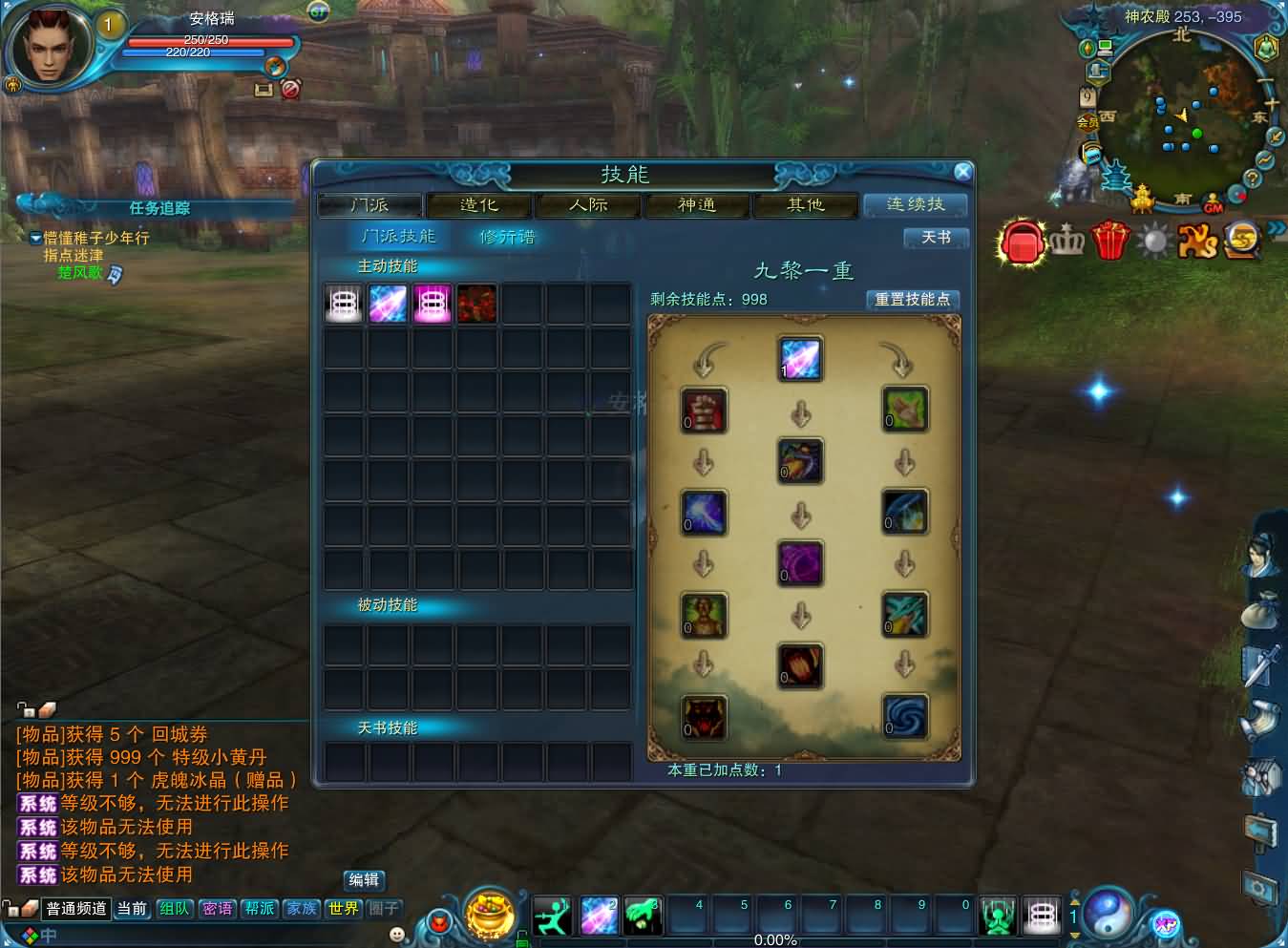Close the 技能 skills window
This screenshot has width=1288, height=948.
tap(962, 172)
